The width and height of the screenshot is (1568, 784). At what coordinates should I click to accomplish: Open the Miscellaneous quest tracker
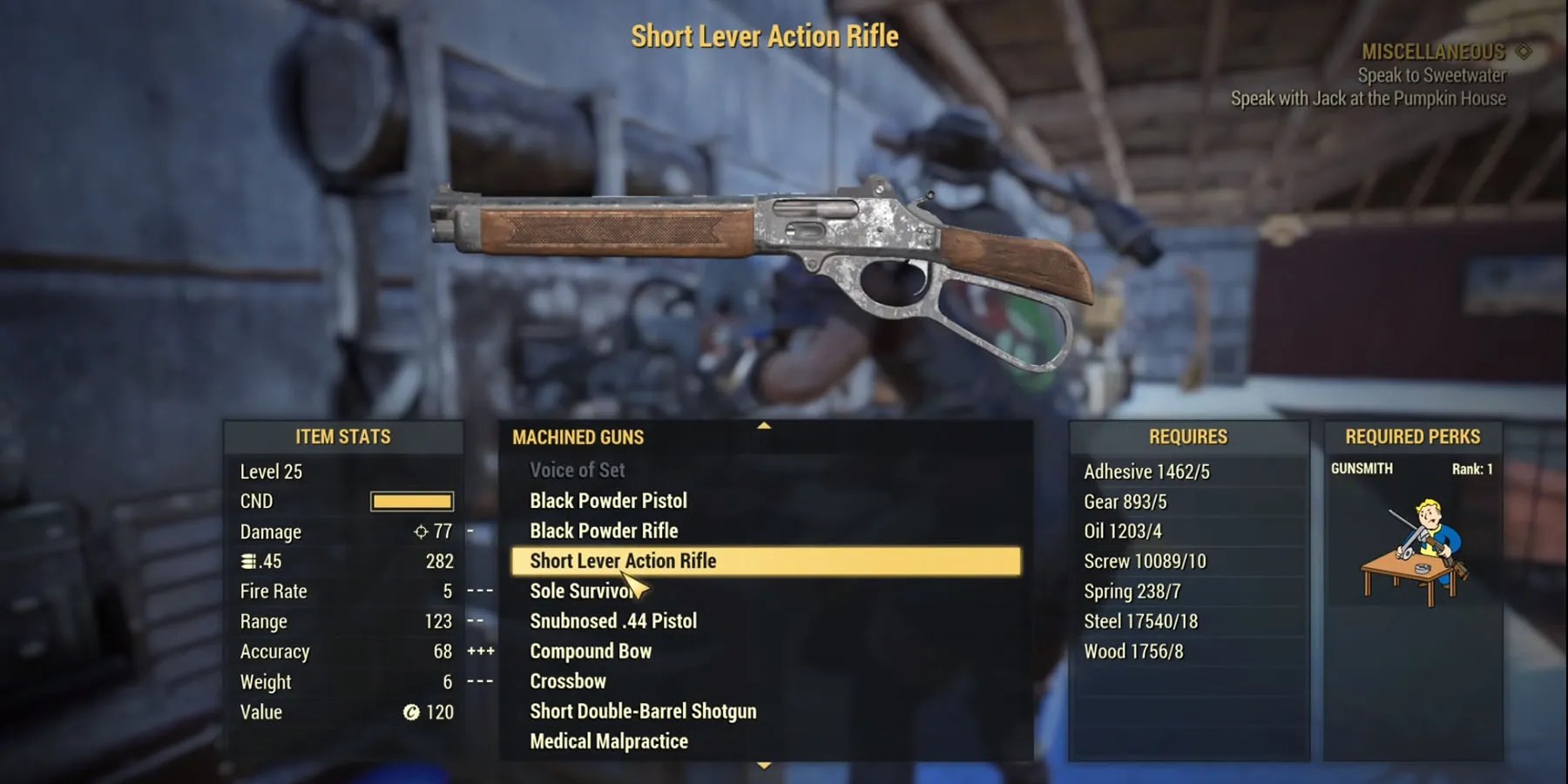[x=1434, y=52]
